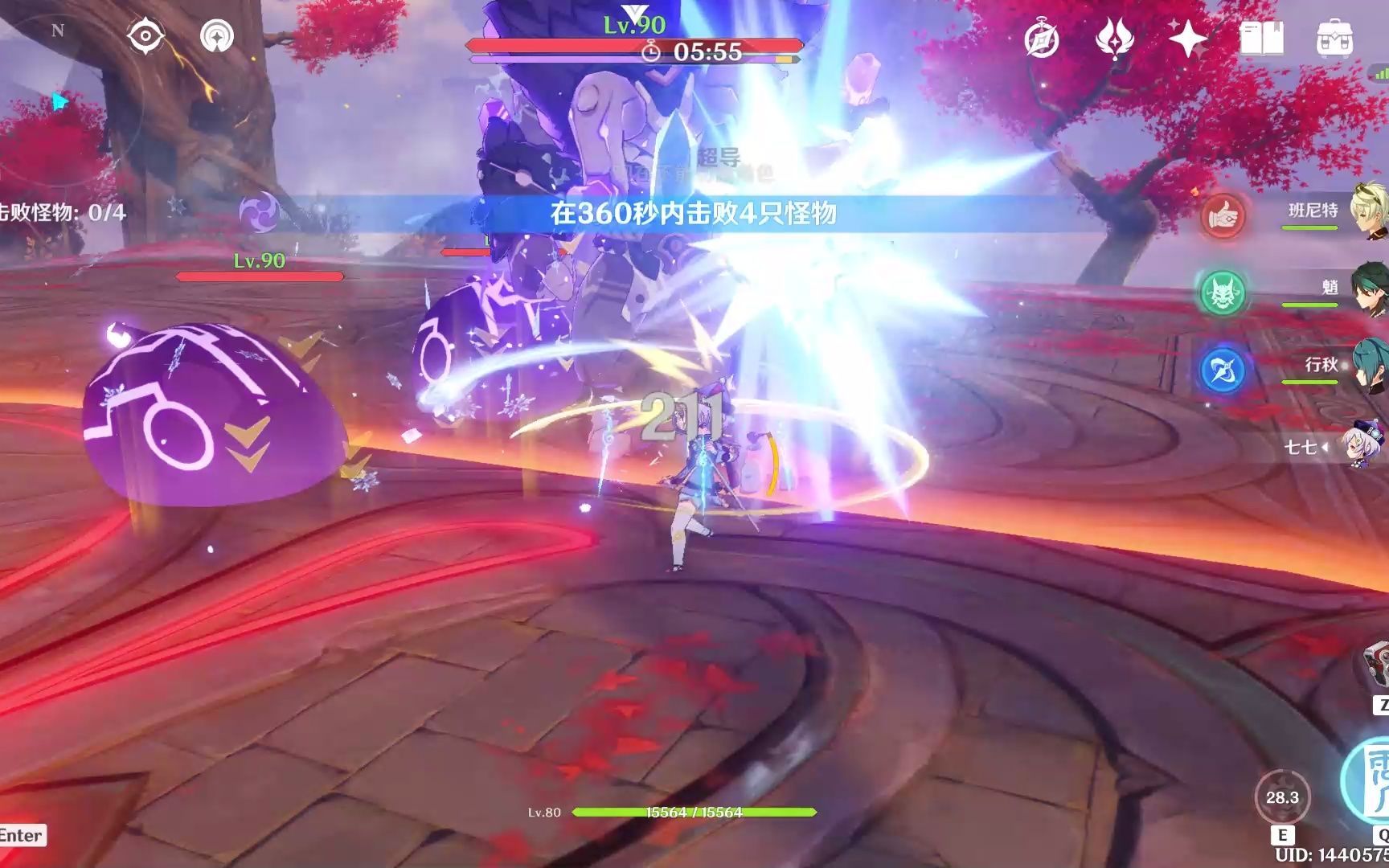Click the white arch icon with a star
The width and height of the screenshot is (1389, 868).
pos(217,36)
